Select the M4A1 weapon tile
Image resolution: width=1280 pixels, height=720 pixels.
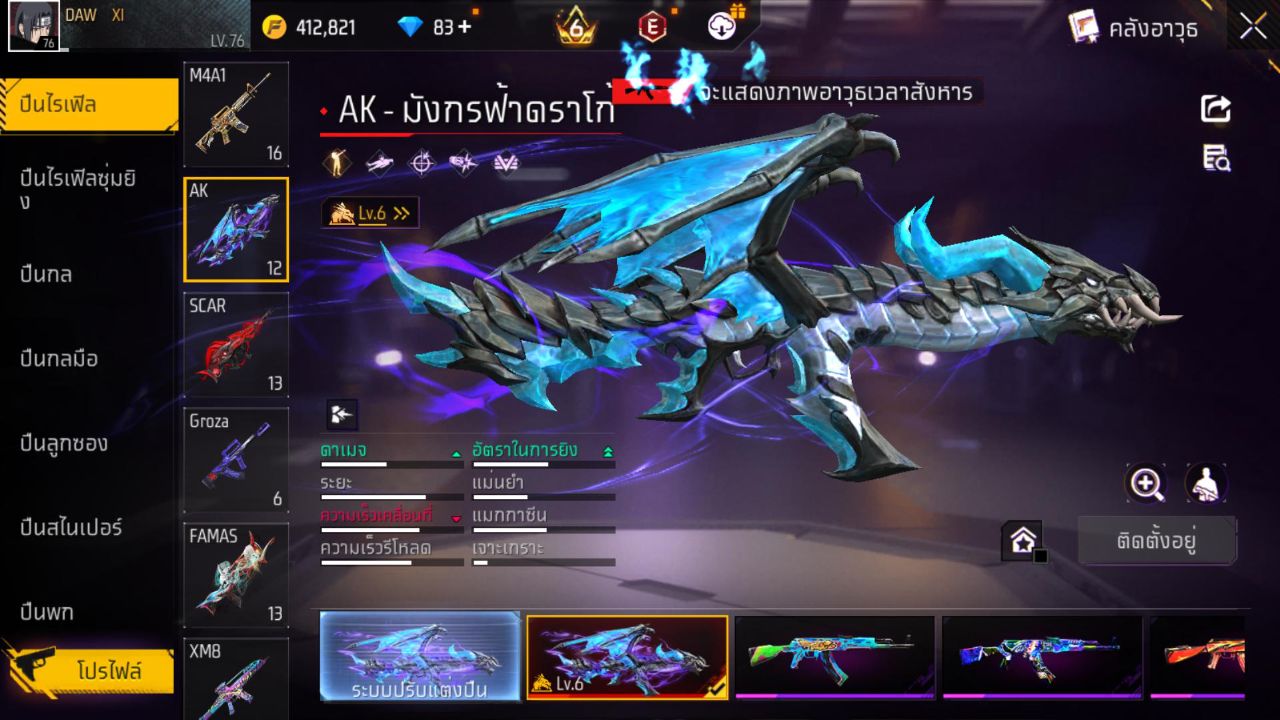click(236, 114)
